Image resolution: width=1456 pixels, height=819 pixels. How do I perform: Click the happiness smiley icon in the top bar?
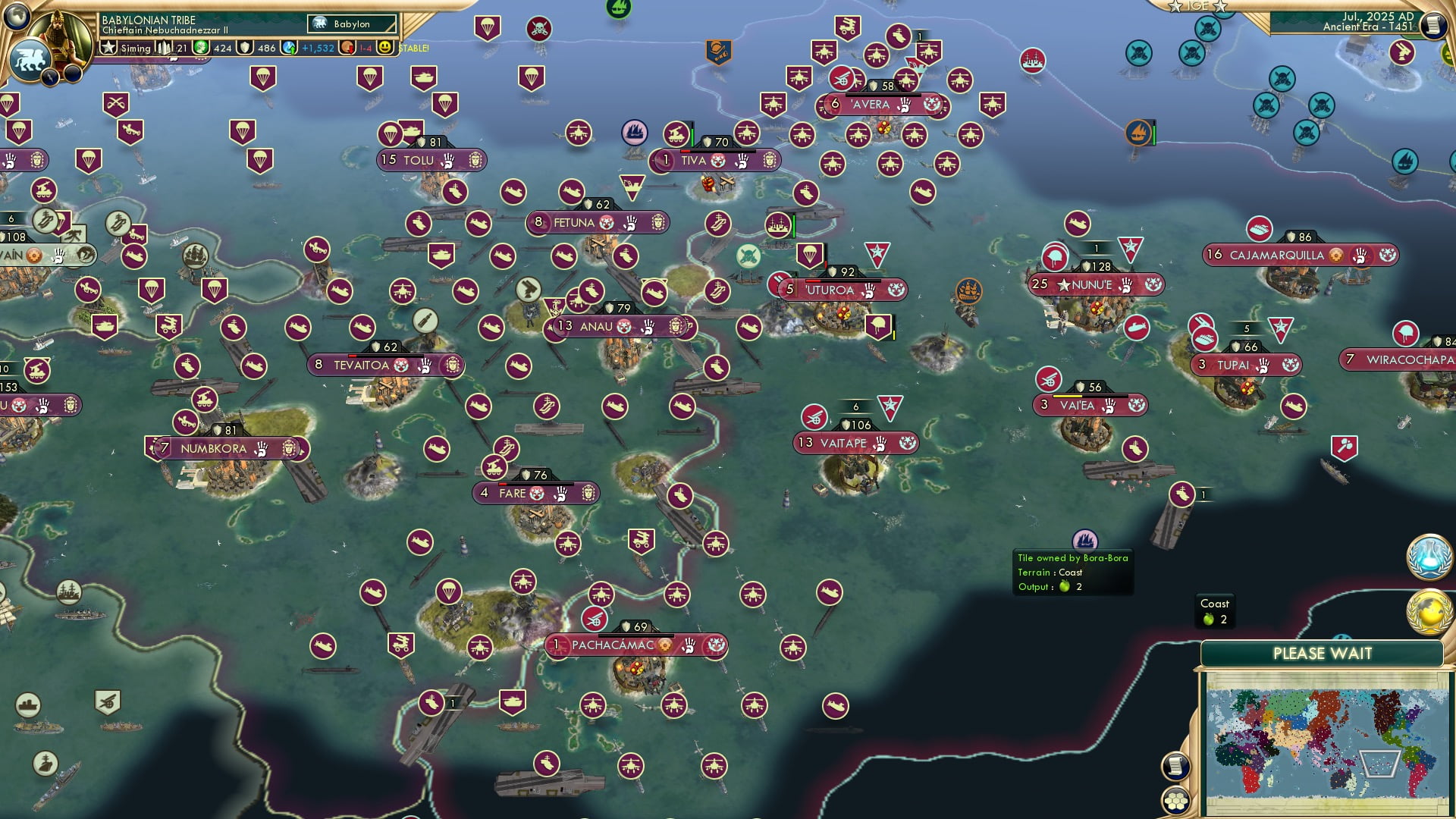(x=387, y=48)
